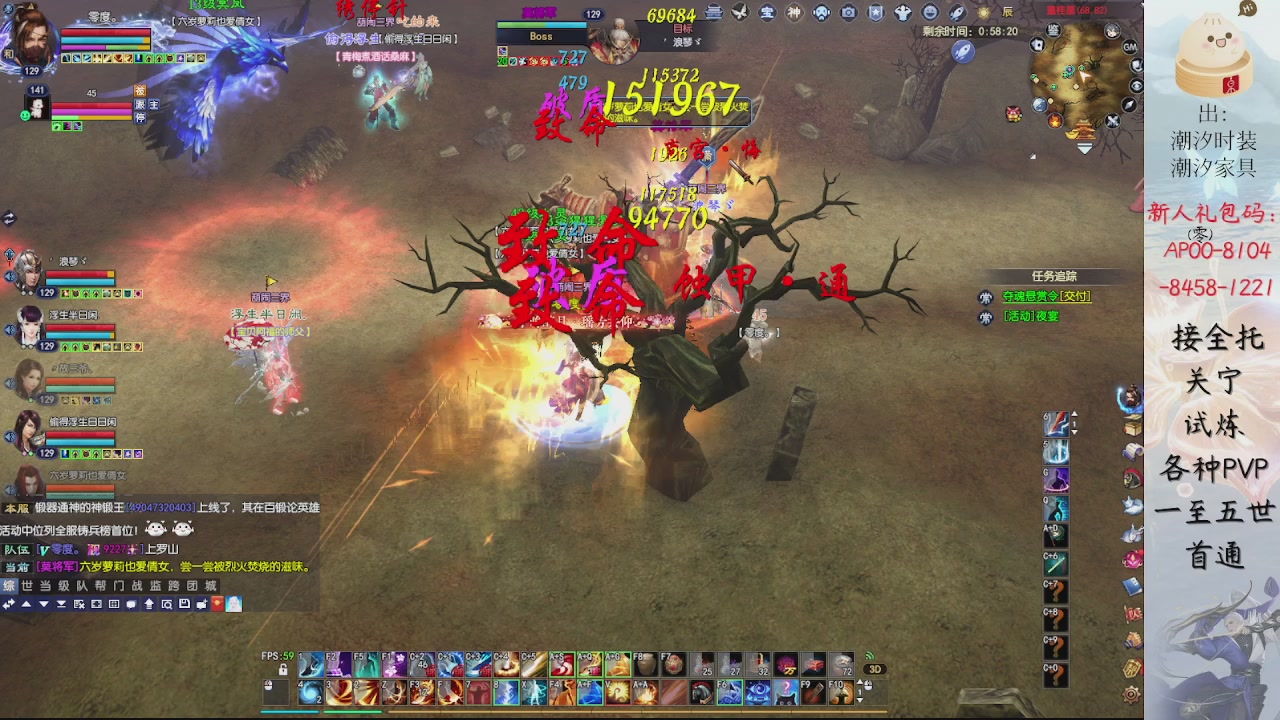Select the 夜宴 activity tracker entry
1280x720 pixels.
pos(1031,317)
